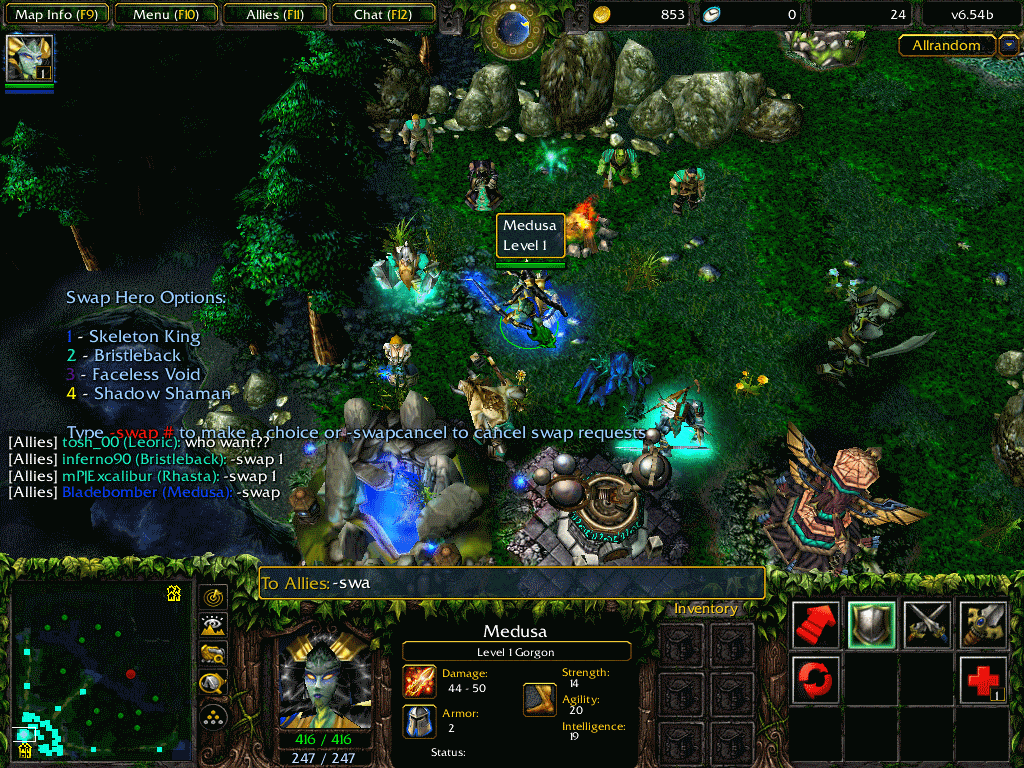
Task: Open the Chat (F12) log
Action: pyautogui.click(x=382, y=15)
